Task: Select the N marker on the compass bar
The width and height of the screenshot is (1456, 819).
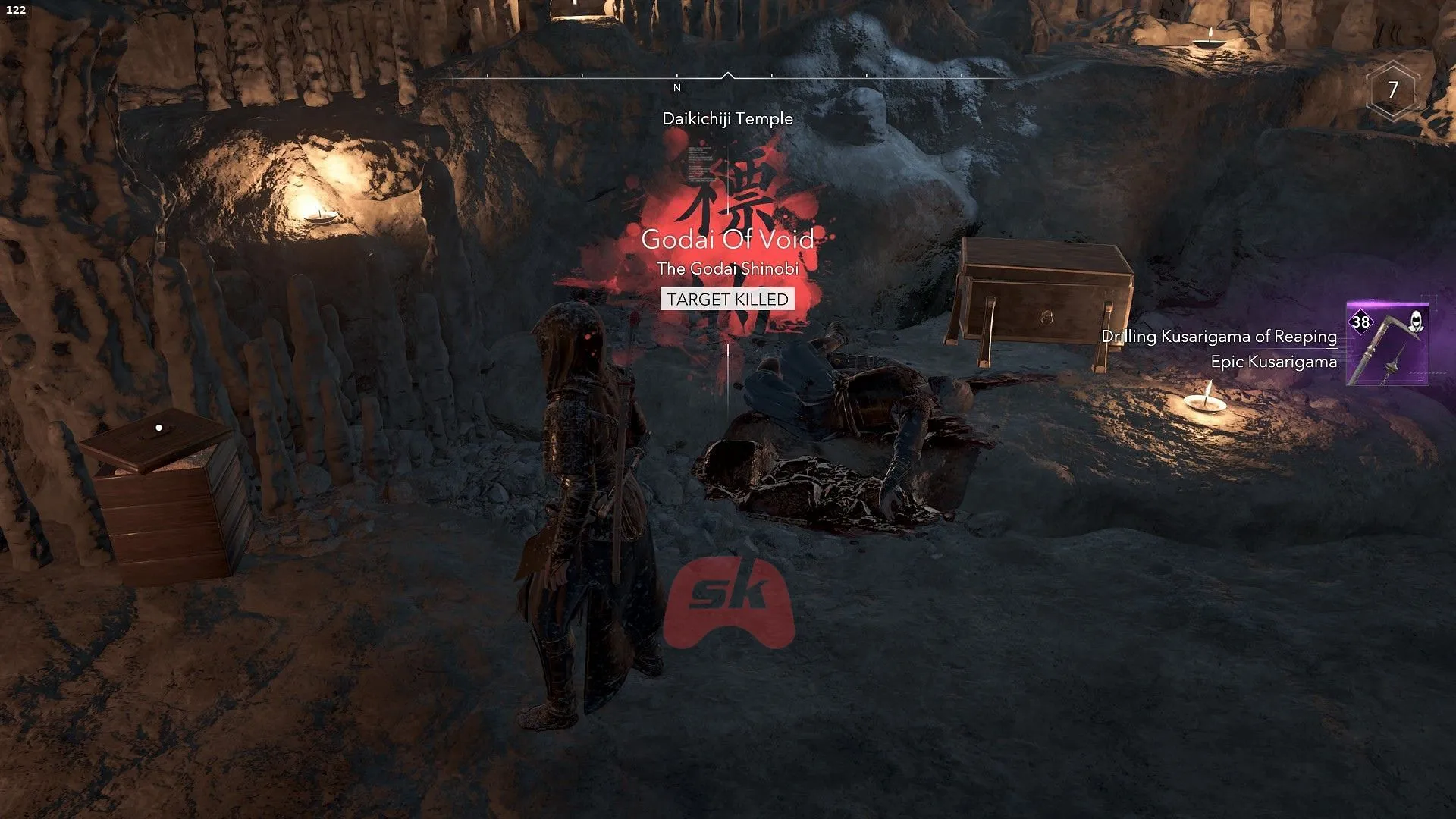Action: point(677,88)
